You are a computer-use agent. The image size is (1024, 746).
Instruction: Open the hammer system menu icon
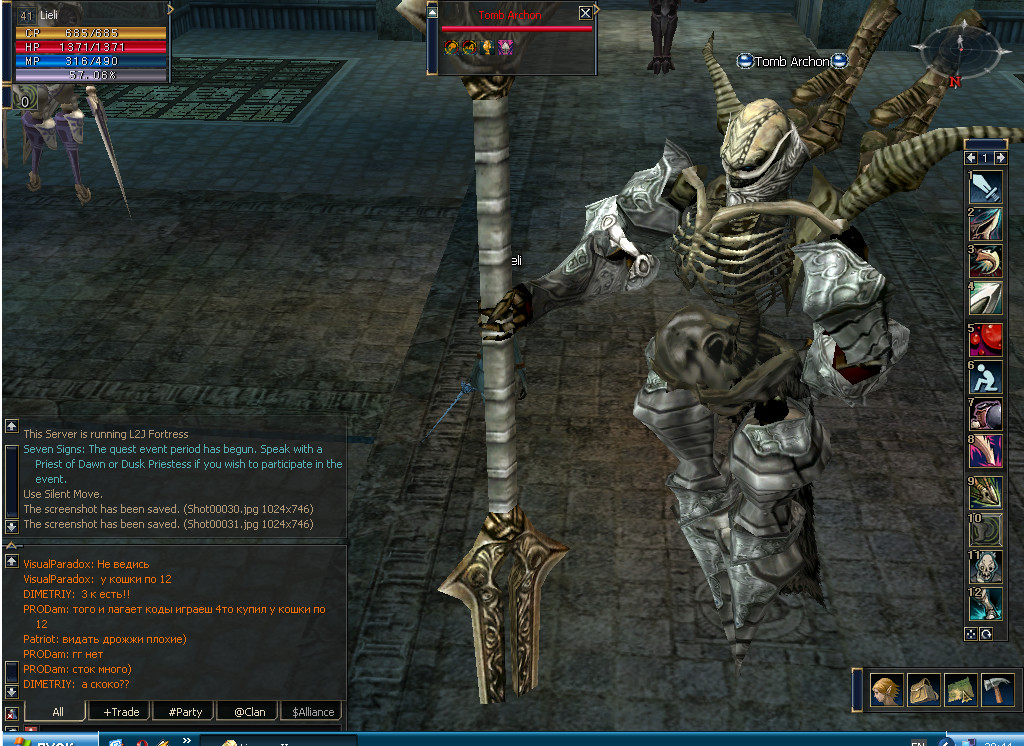(997, 689)
